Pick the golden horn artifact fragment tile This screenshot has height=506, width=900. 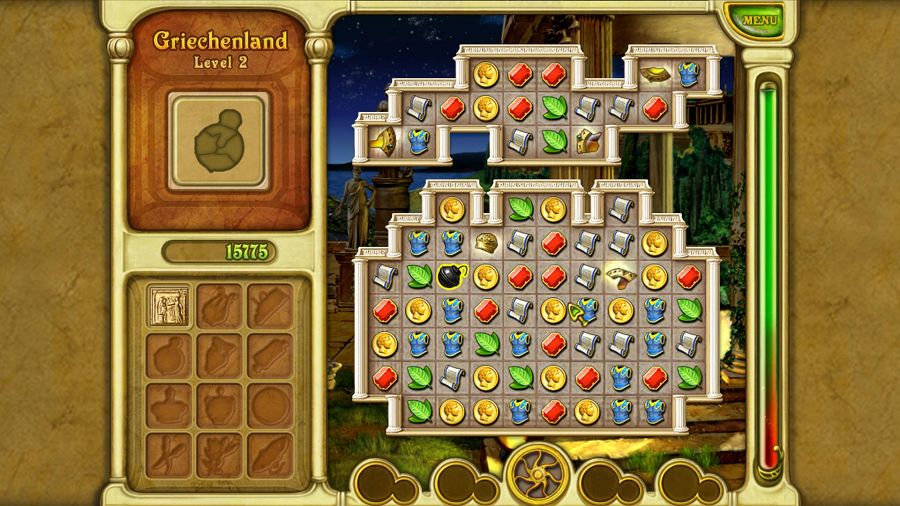pos(383,140)
